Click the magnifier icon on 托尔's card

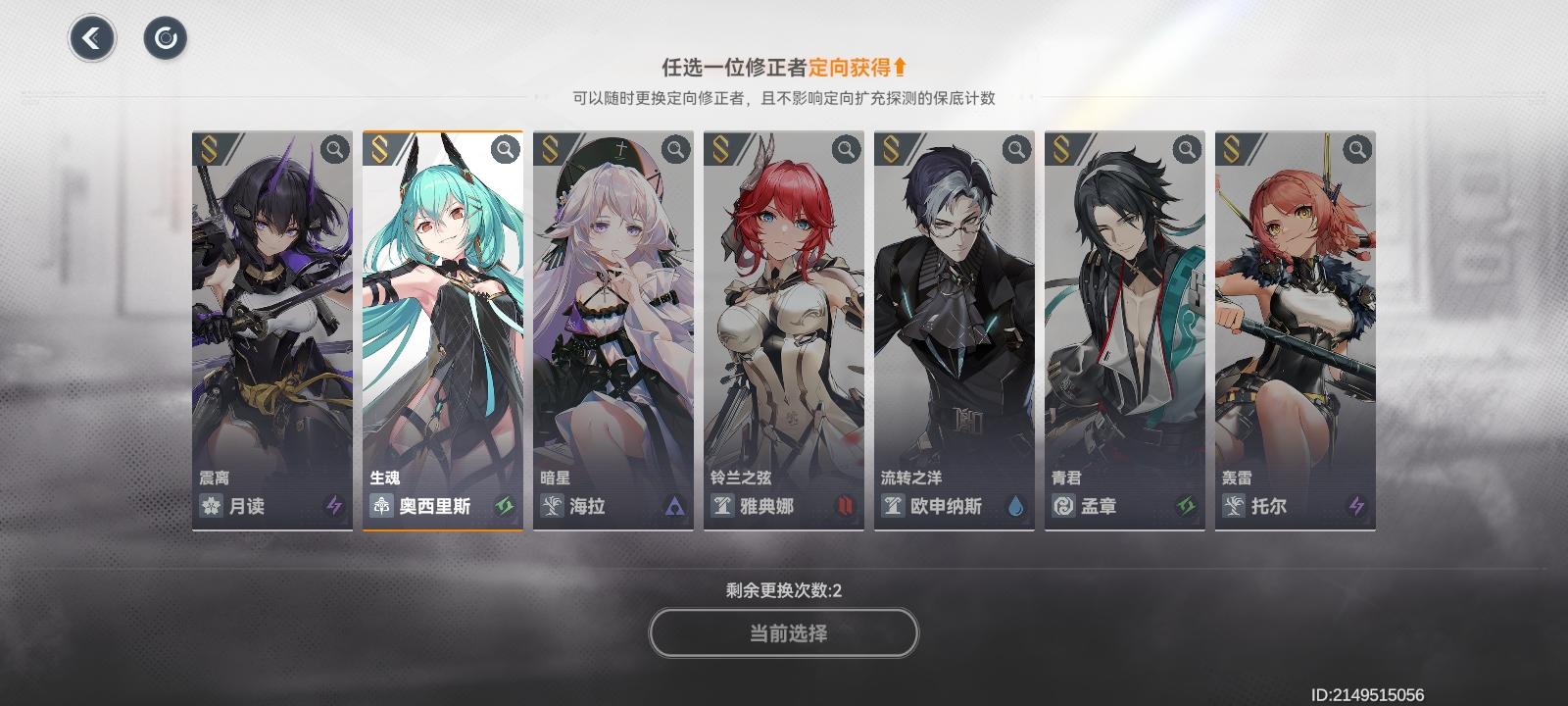pyautogui.click(x=1356, y=149)
